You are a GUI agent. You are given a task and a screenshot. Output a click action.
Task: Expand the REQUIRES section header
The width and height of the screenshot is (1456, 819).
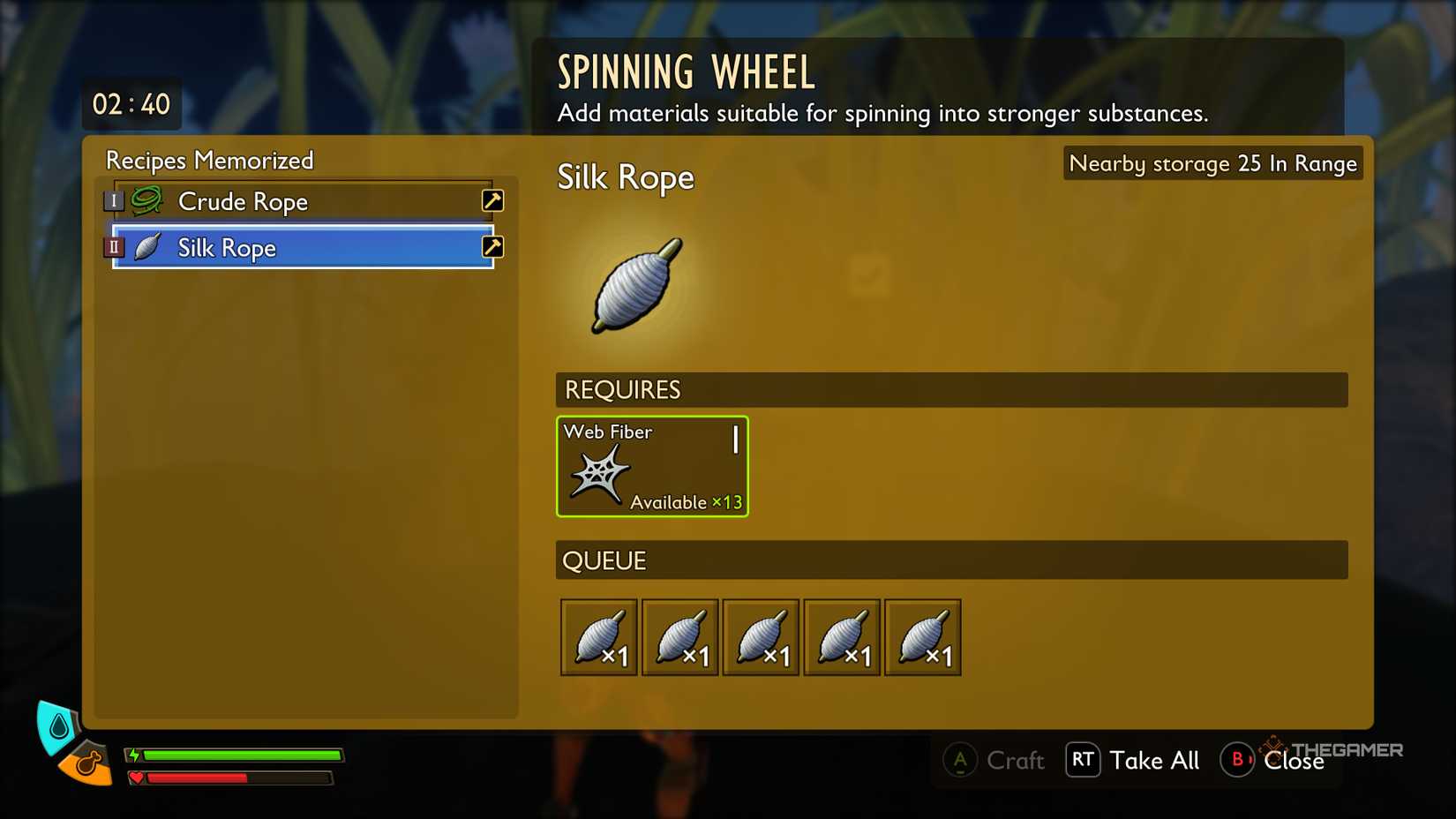point(623,389)
